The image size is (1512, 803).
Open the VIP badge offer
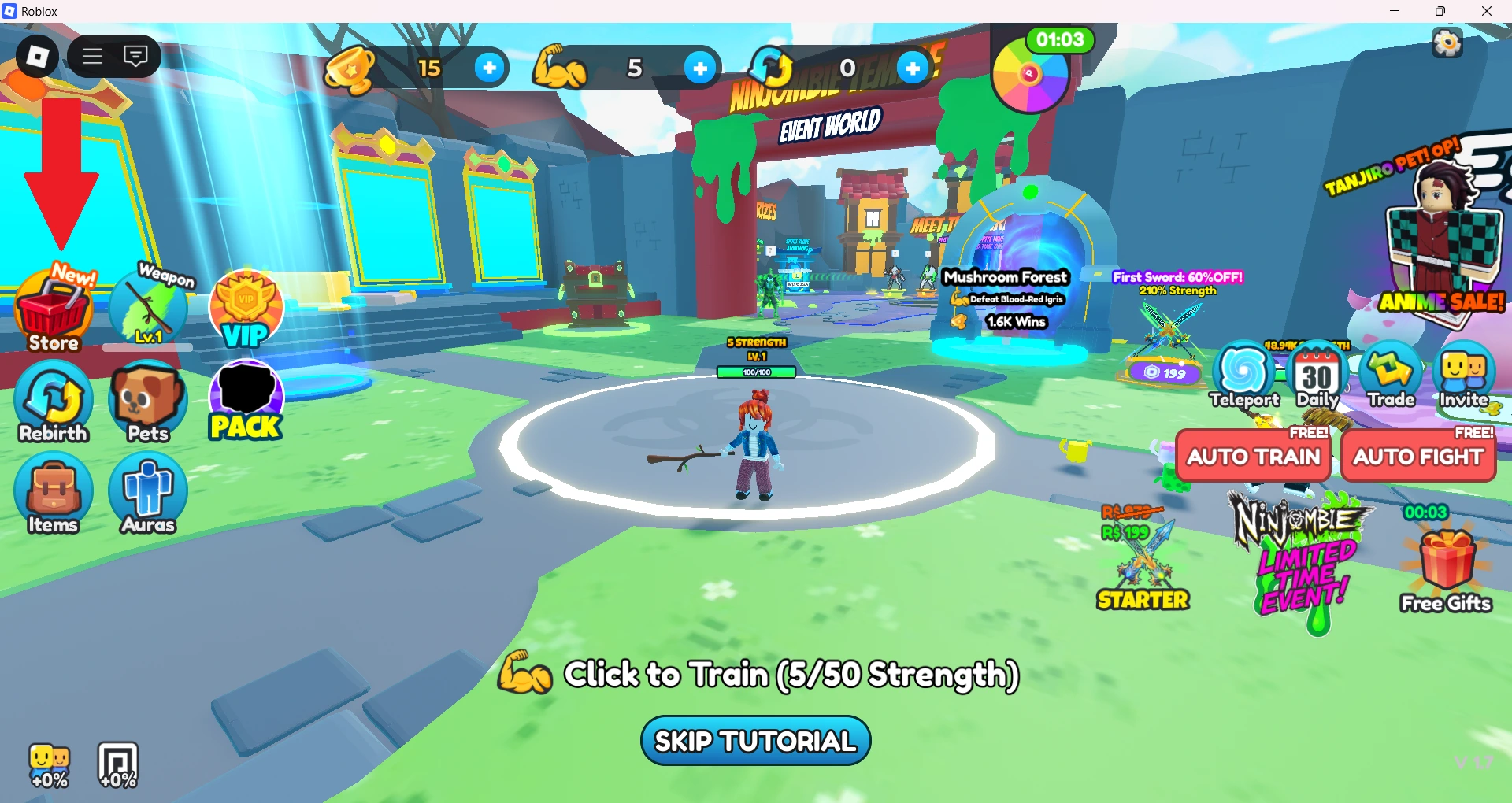click(x=246, y=309)
